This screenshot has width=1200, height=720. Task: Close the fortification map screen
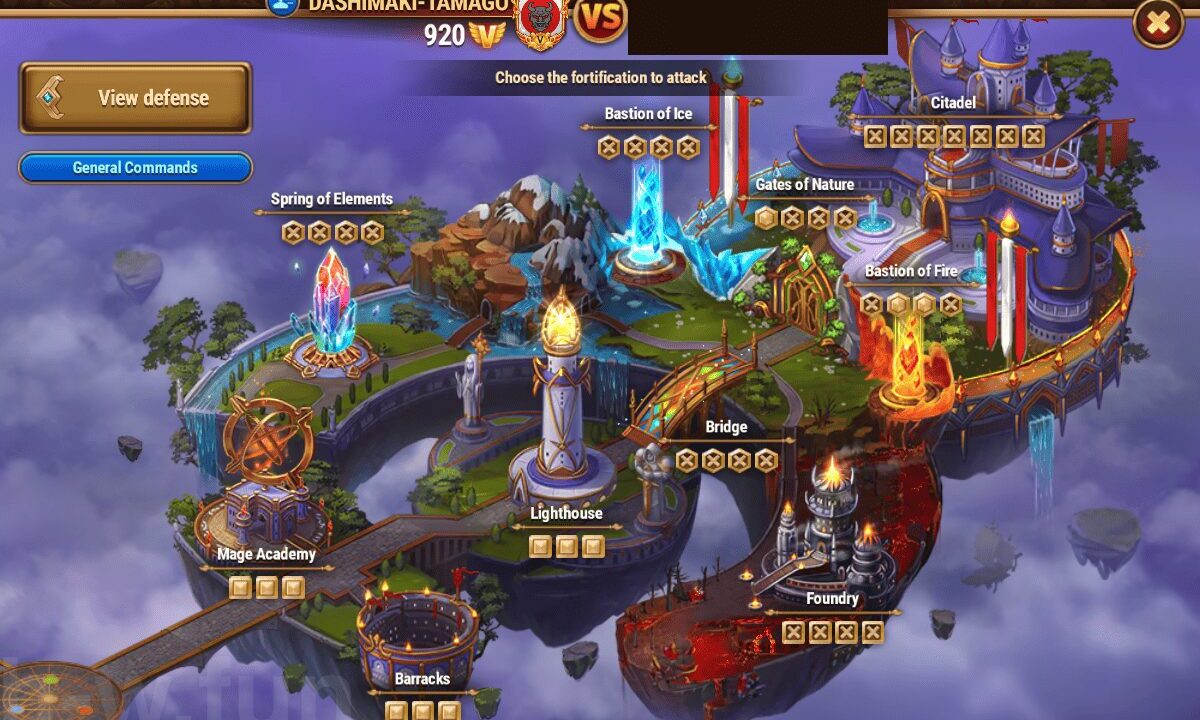pos(1157,23)
